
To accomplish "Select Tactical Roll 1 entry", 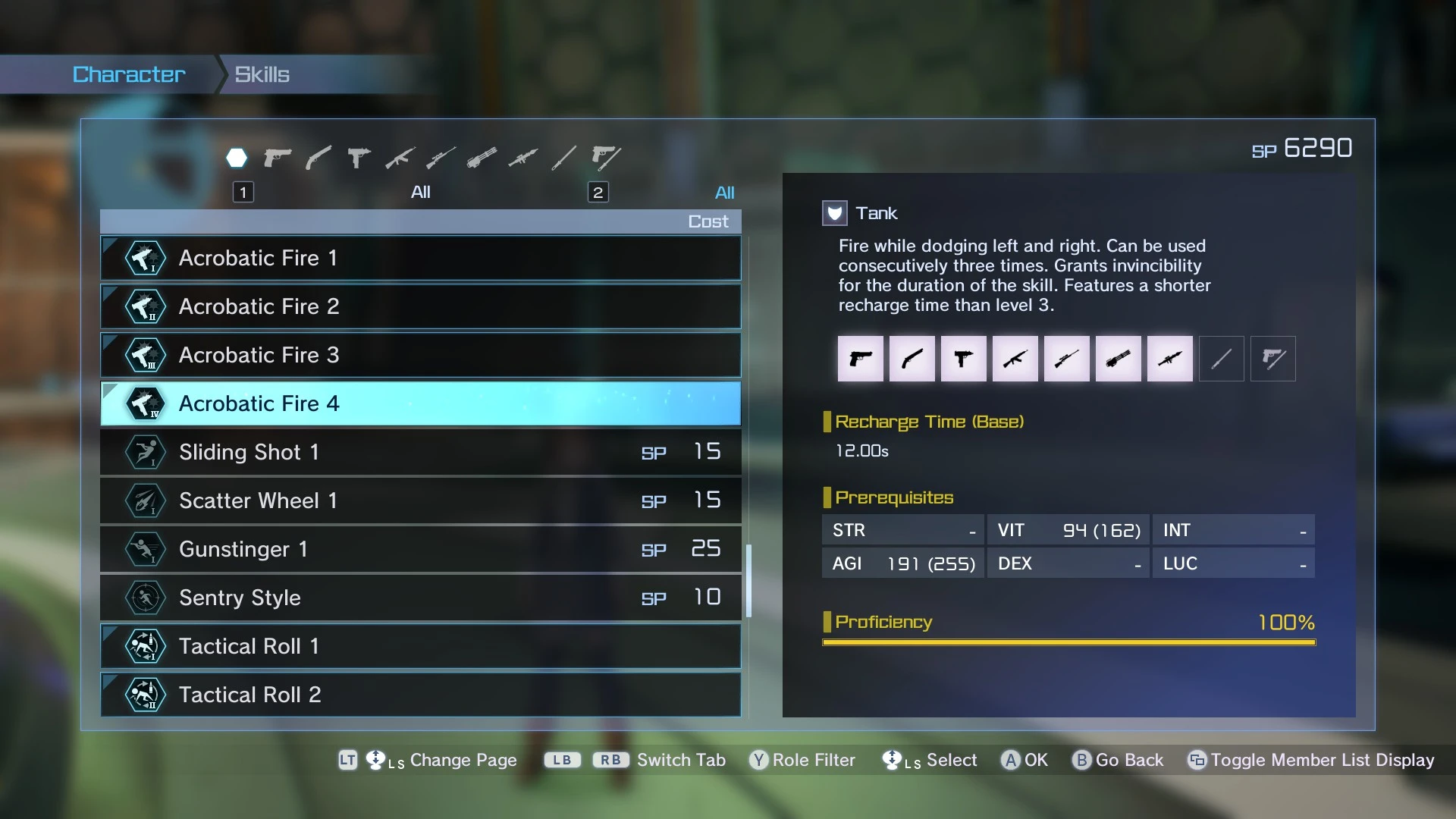I will (420, 646).
